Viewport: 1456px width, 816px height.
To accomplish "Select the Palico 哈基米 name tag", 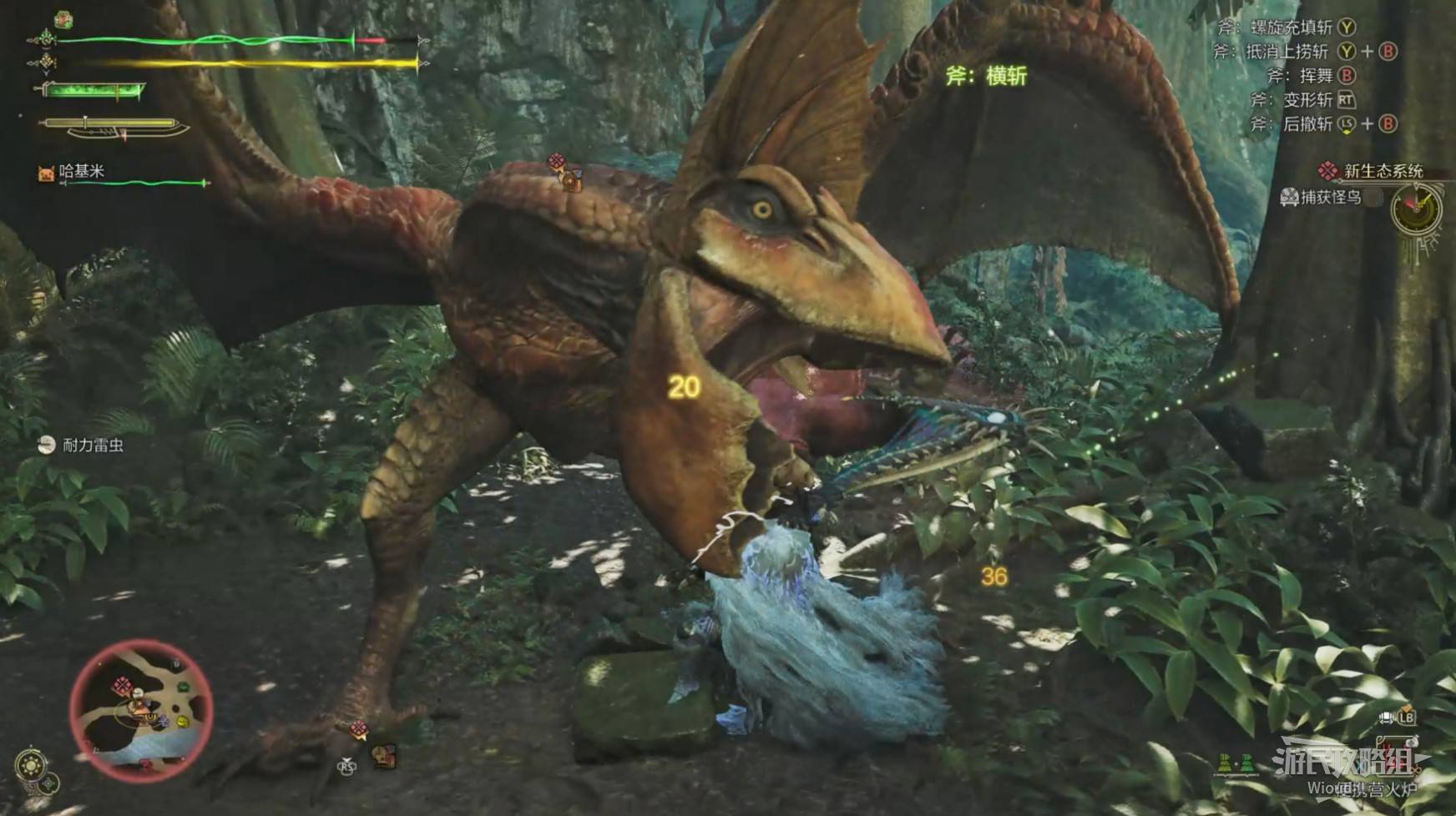I will pyautogui.click(x=81, y=171).
